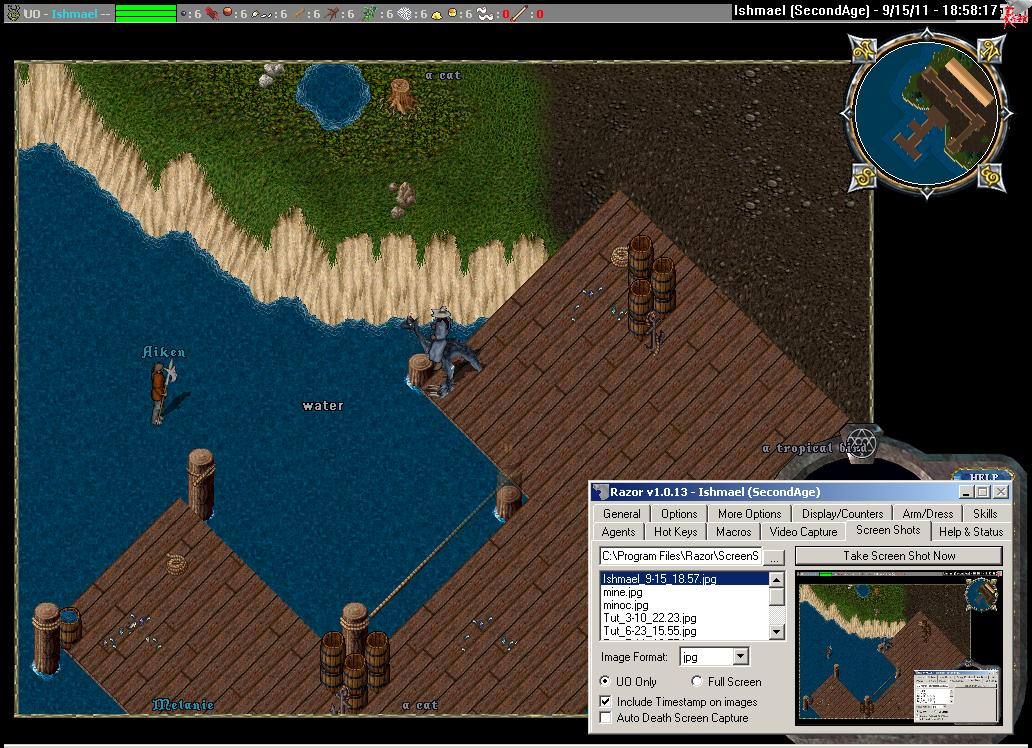
Task: Select mine.jpg in the screenshot list
Action: (623, 593)
